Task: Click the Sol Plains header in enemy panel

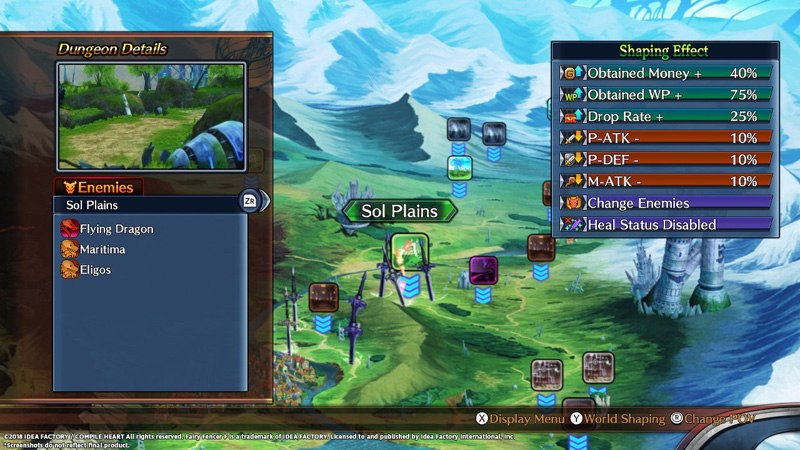Action: point(150,205)
